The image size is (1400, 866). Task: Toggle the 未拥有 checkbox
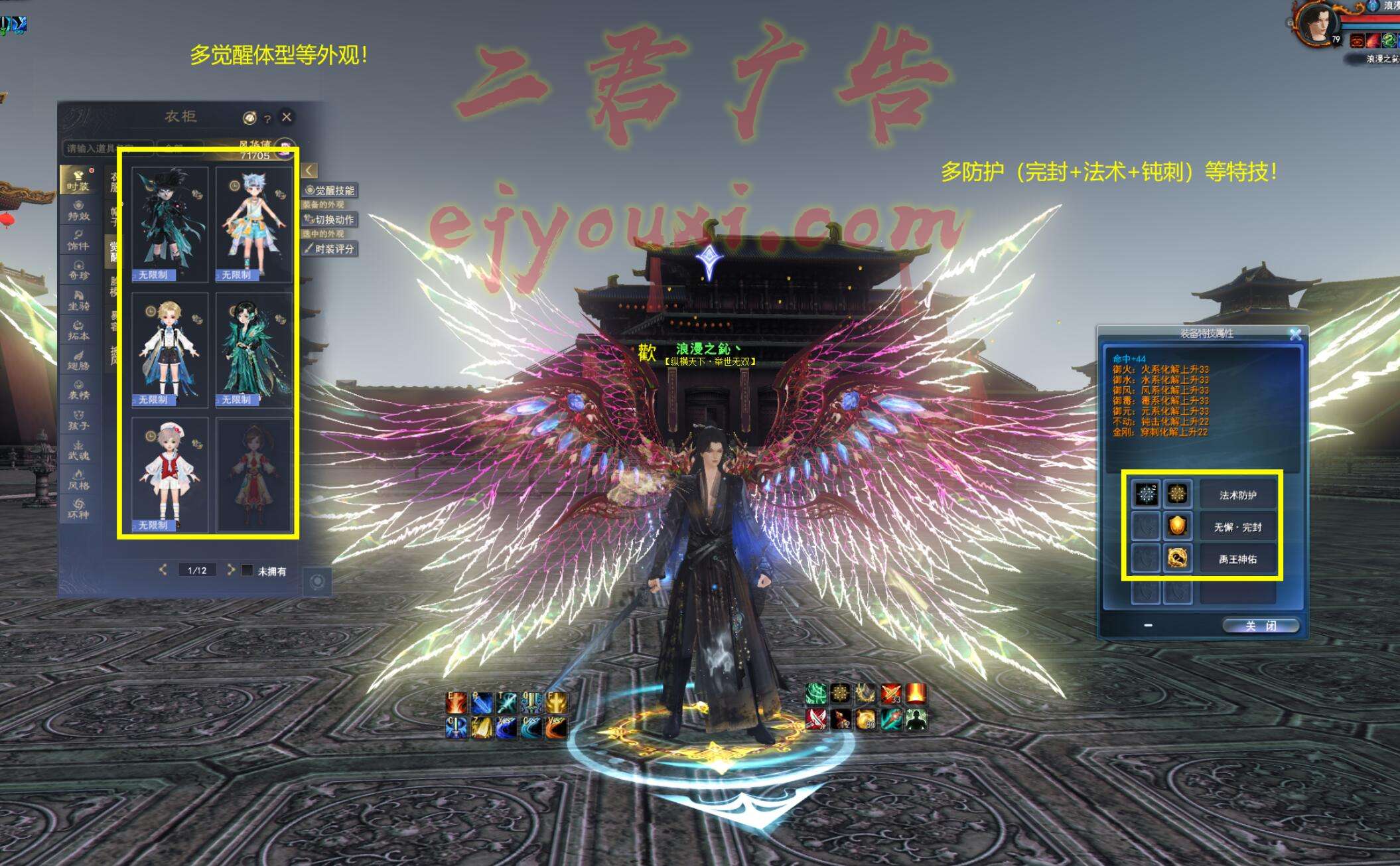(247, 571)
